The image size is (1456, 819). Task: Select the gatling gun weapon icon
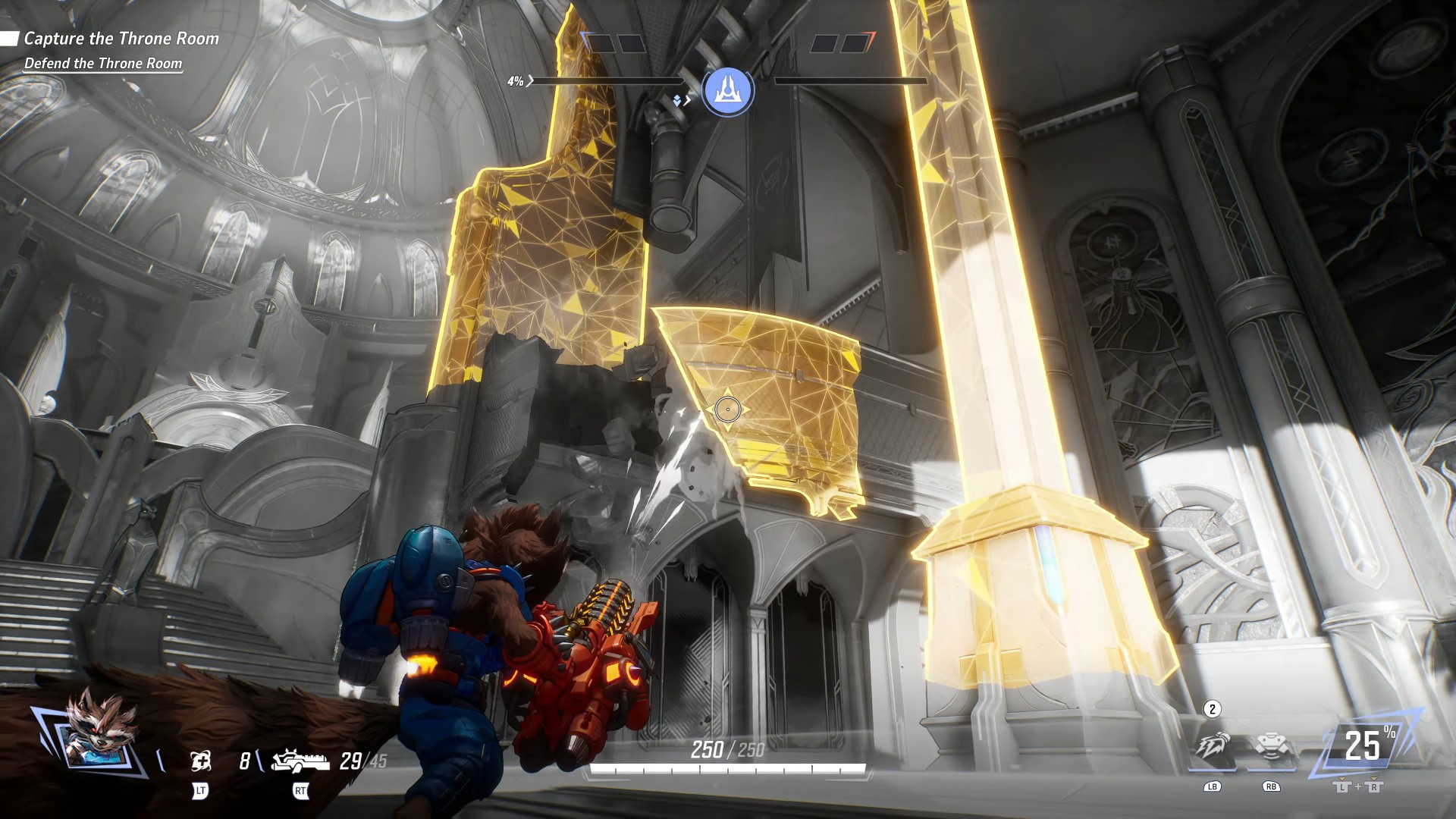pyautogui.click(x=300, y=759)
